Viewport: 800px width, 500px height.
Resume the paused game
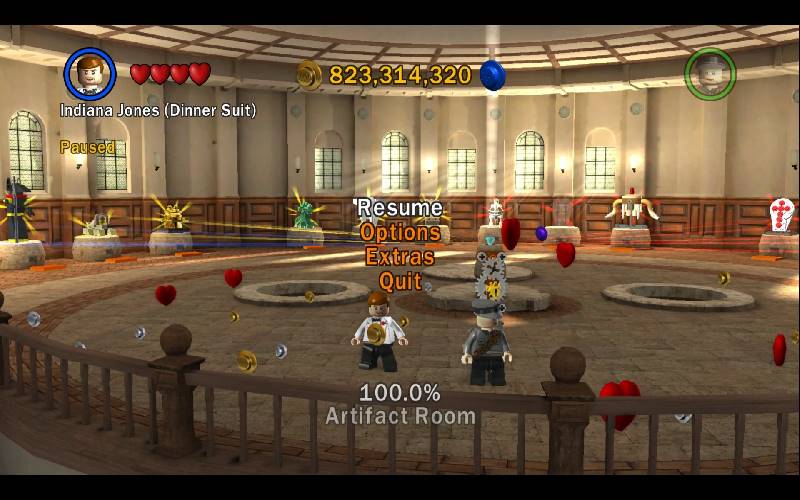(x=400, y=208)
